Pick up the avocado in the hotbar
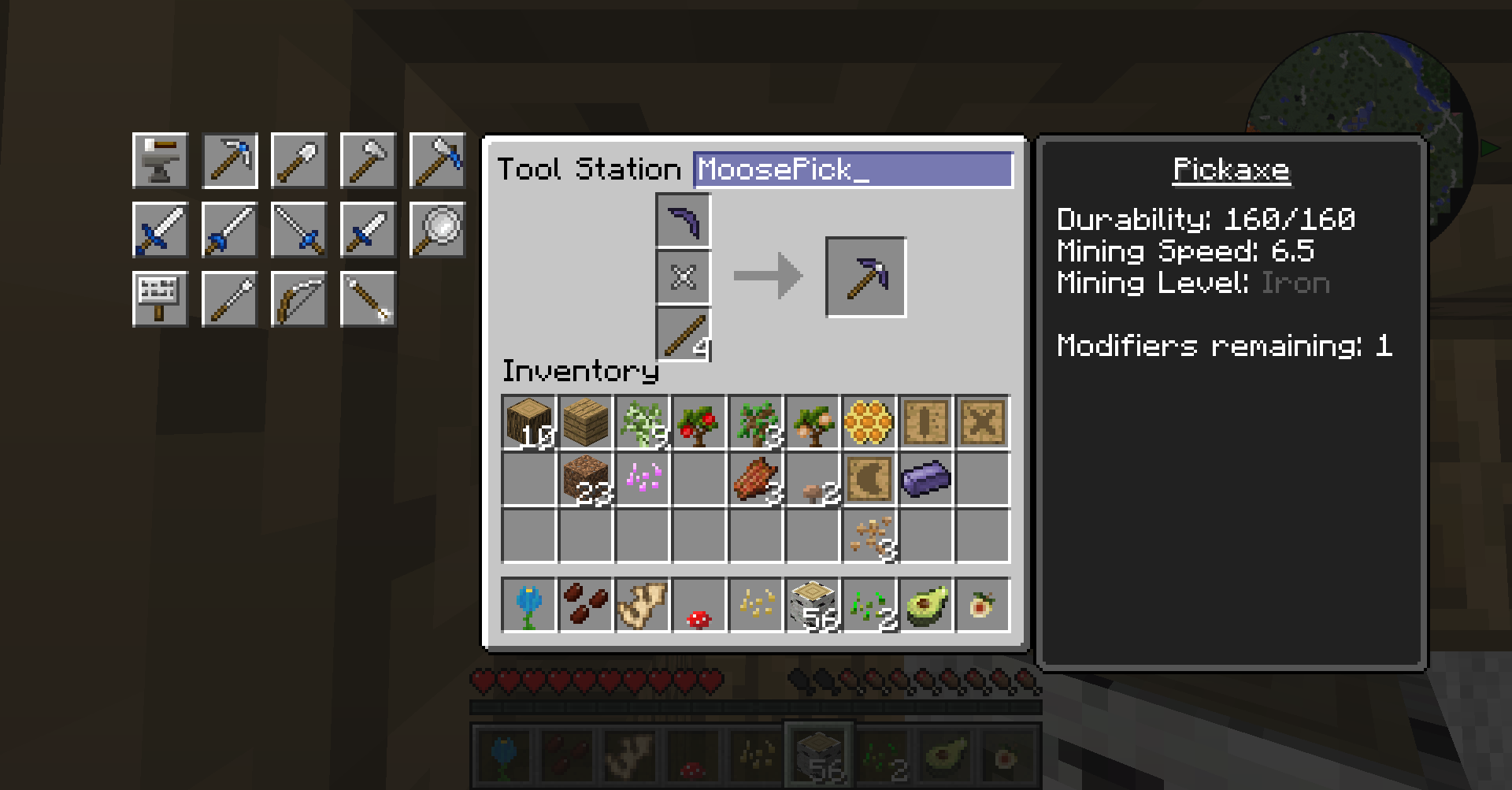 coord(925,605)
